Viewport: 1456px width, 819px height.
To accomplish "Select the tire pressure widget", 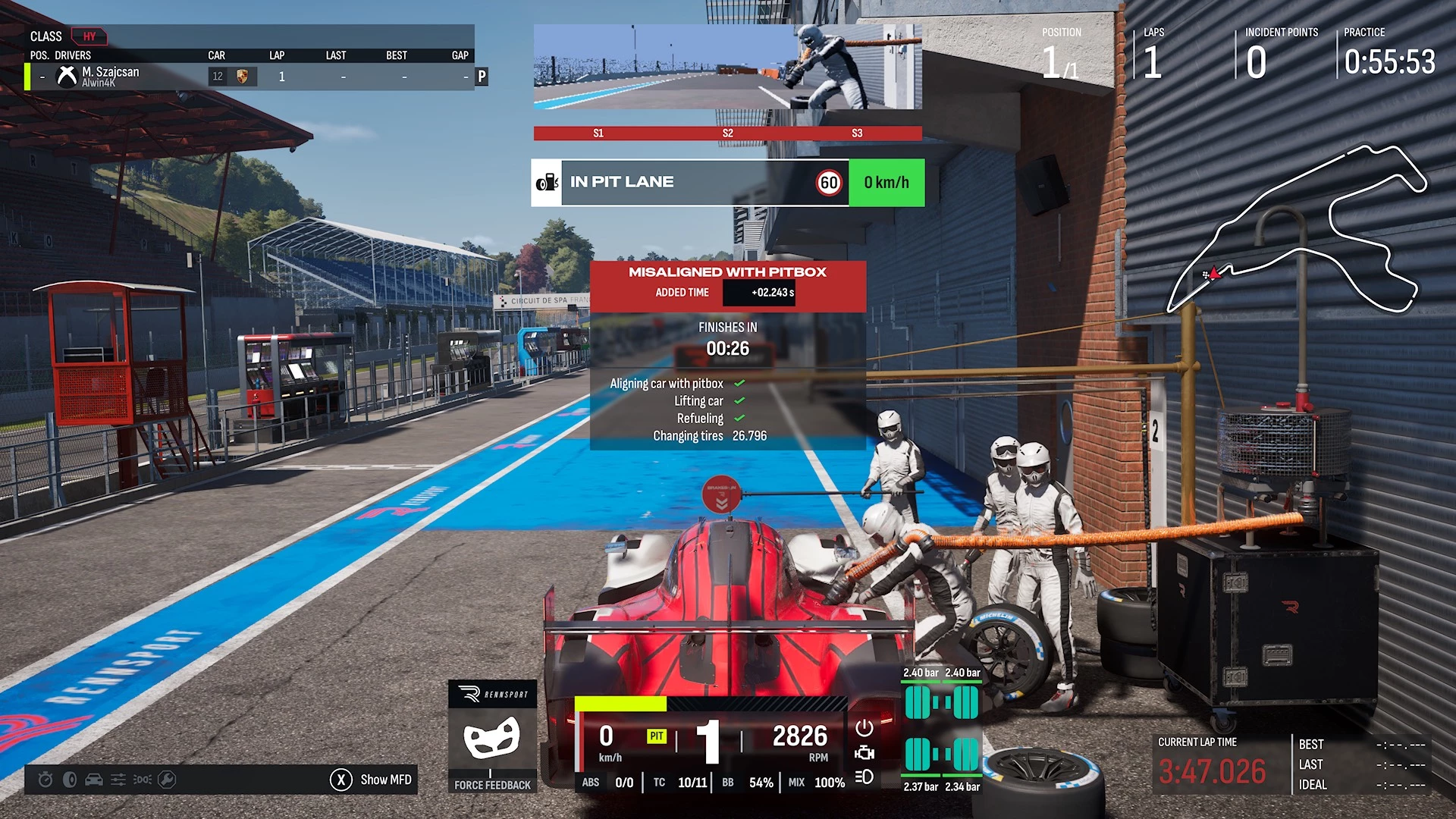I will click(941, 731).
